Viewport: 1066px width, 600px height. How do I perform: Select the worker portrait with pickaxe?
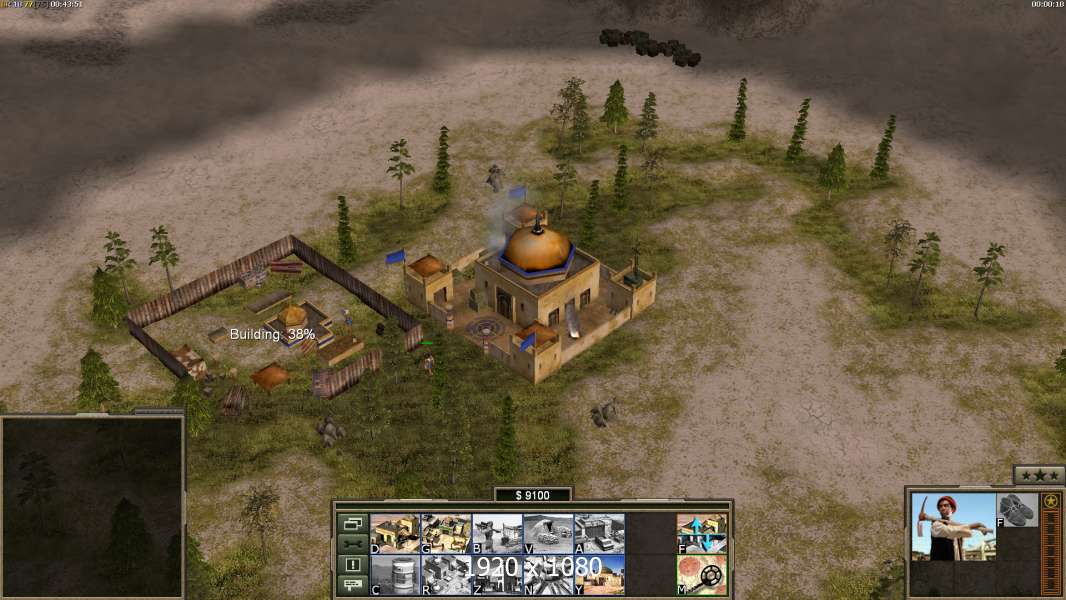coord(953,526)
